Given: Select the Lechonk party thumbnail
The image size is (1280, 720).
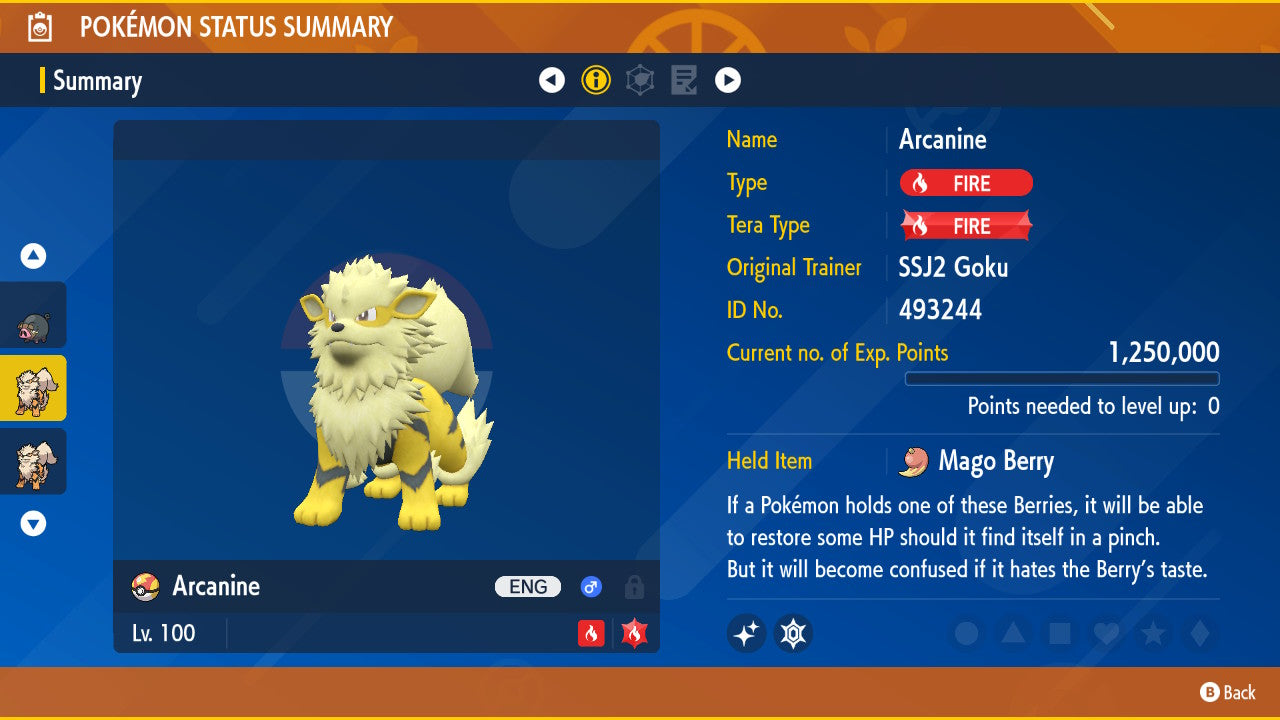Looking at the screenshot, I should pos(33,315).
